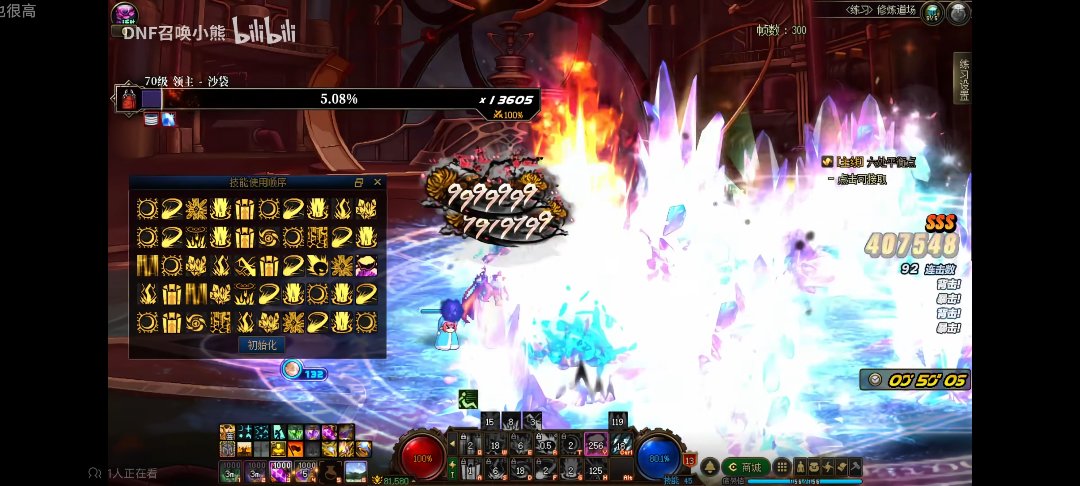
Task: Close the skill usage order panel
Action: coord(377,183)
